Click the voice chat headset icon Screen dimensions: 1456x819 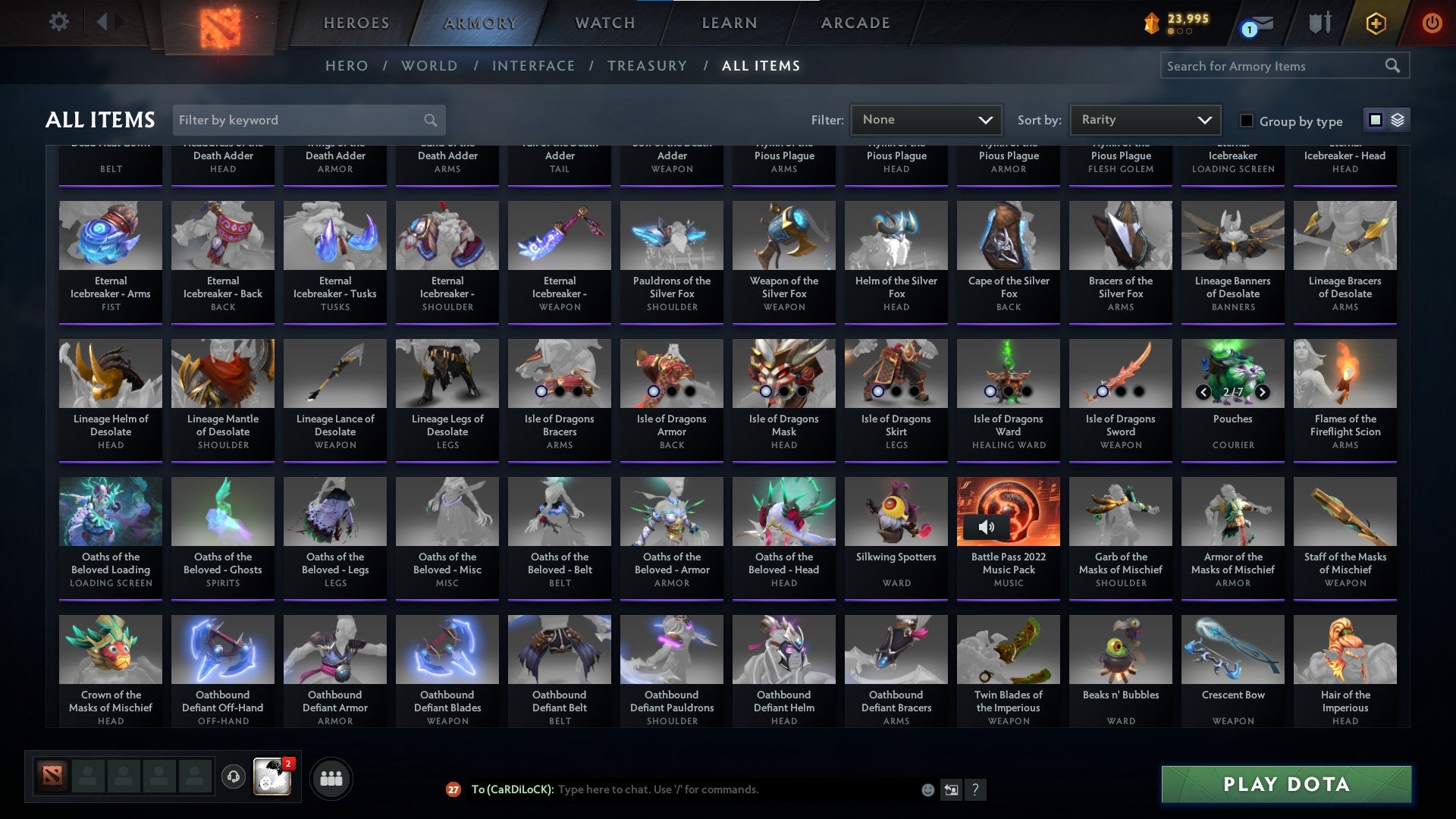[x=233, y=777]
